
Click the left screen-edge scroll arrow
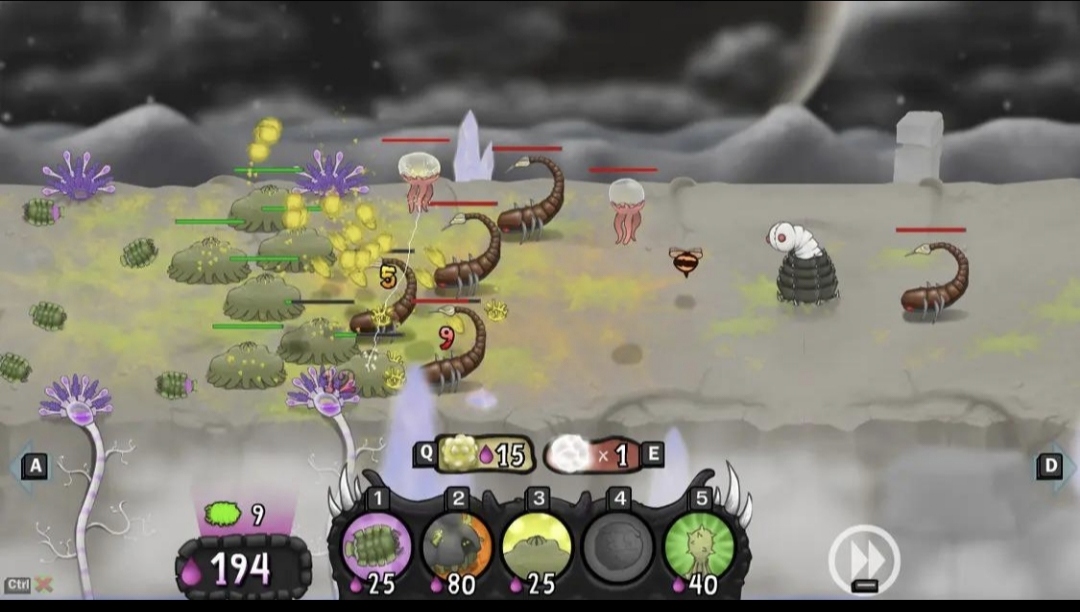coord(30,466)
